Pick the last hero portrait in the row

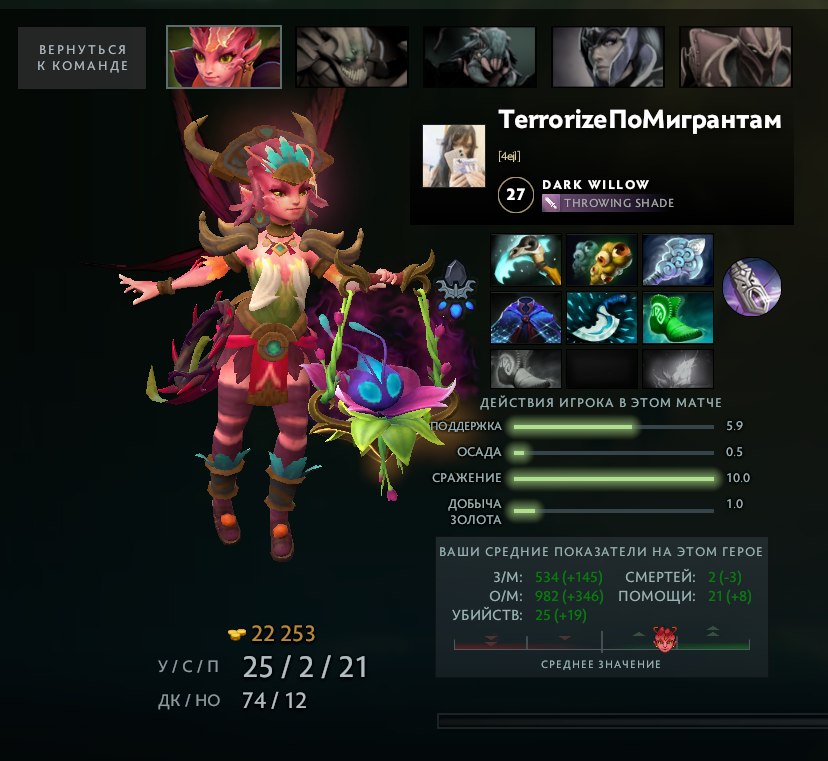(736, 57)
